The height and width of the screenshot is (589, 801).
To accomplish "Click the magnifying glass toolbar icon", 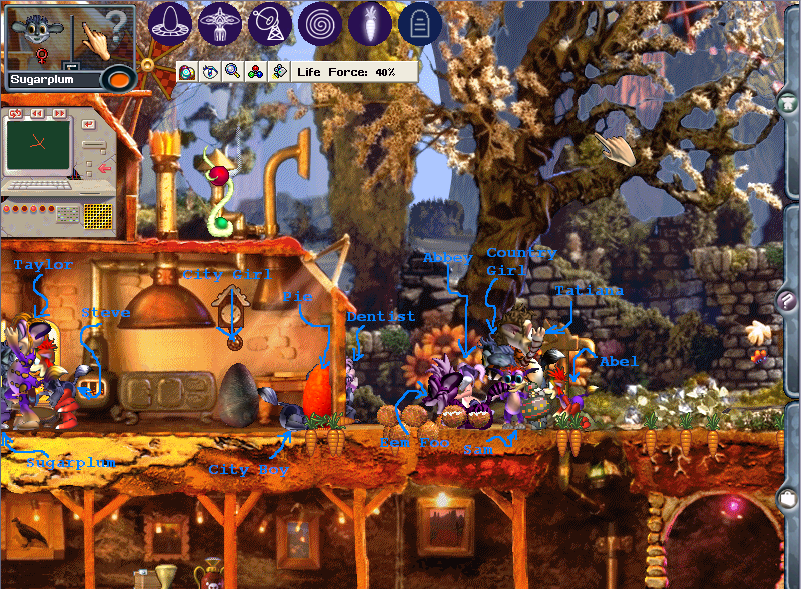I will point(232,72).
